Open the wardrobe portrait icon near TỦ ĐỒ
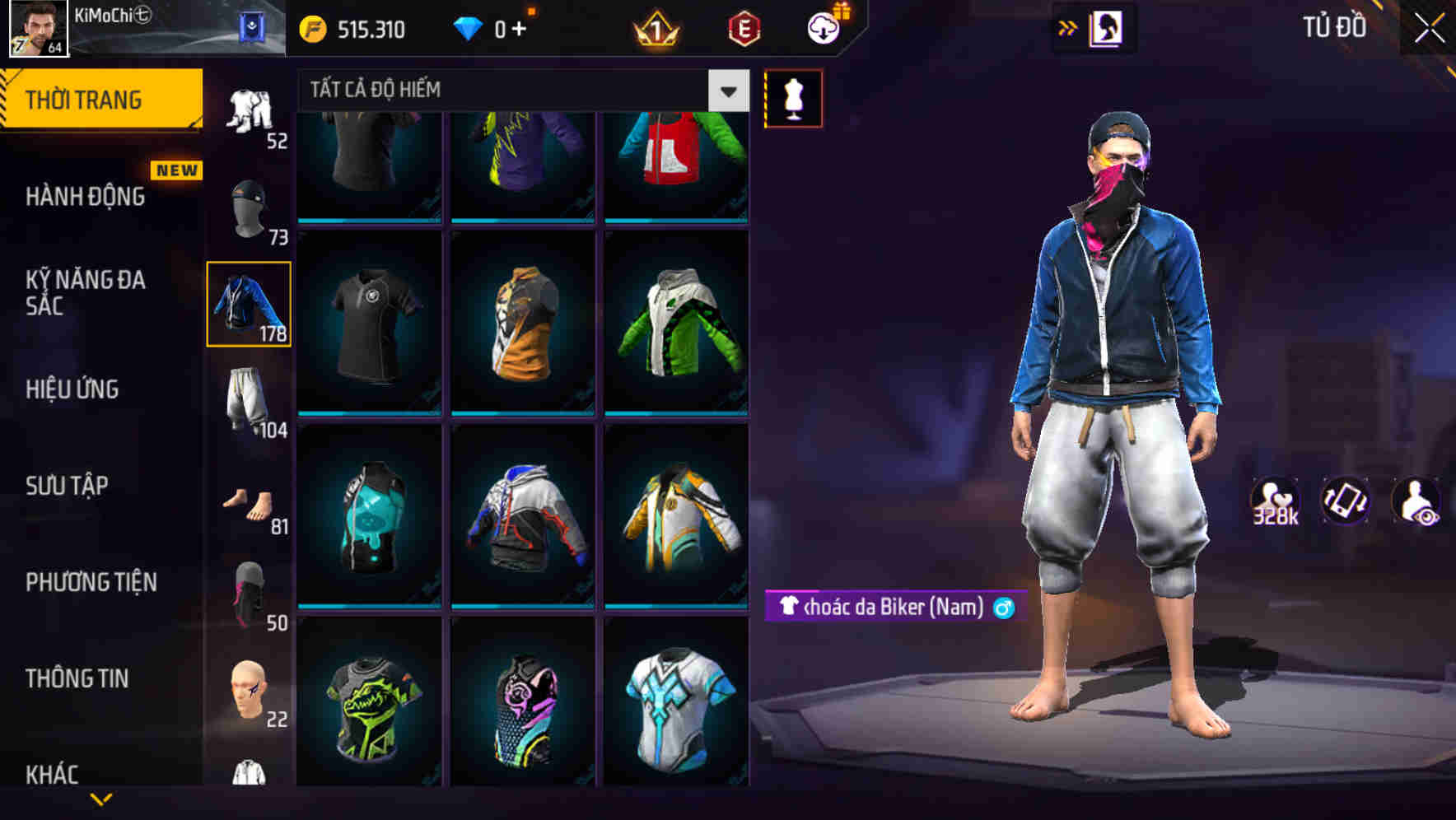 [x=1108, y=27]
